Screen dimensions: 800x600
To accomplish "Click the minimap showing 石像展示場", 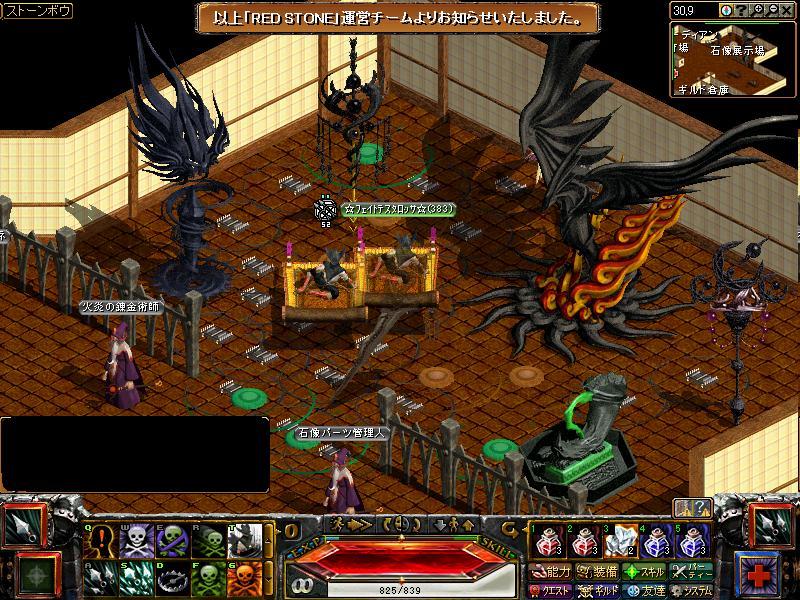I will pos(733,58).
